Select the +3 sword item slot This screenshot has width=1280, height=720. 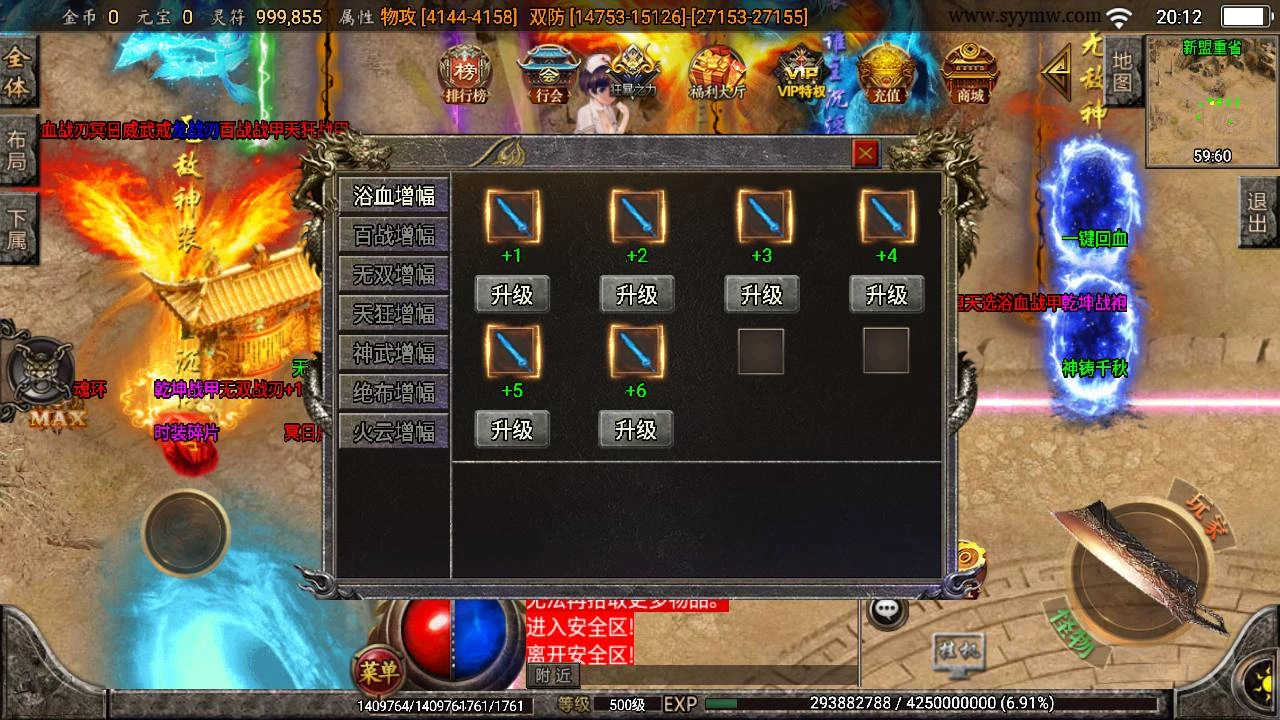[x=763, y=216]
